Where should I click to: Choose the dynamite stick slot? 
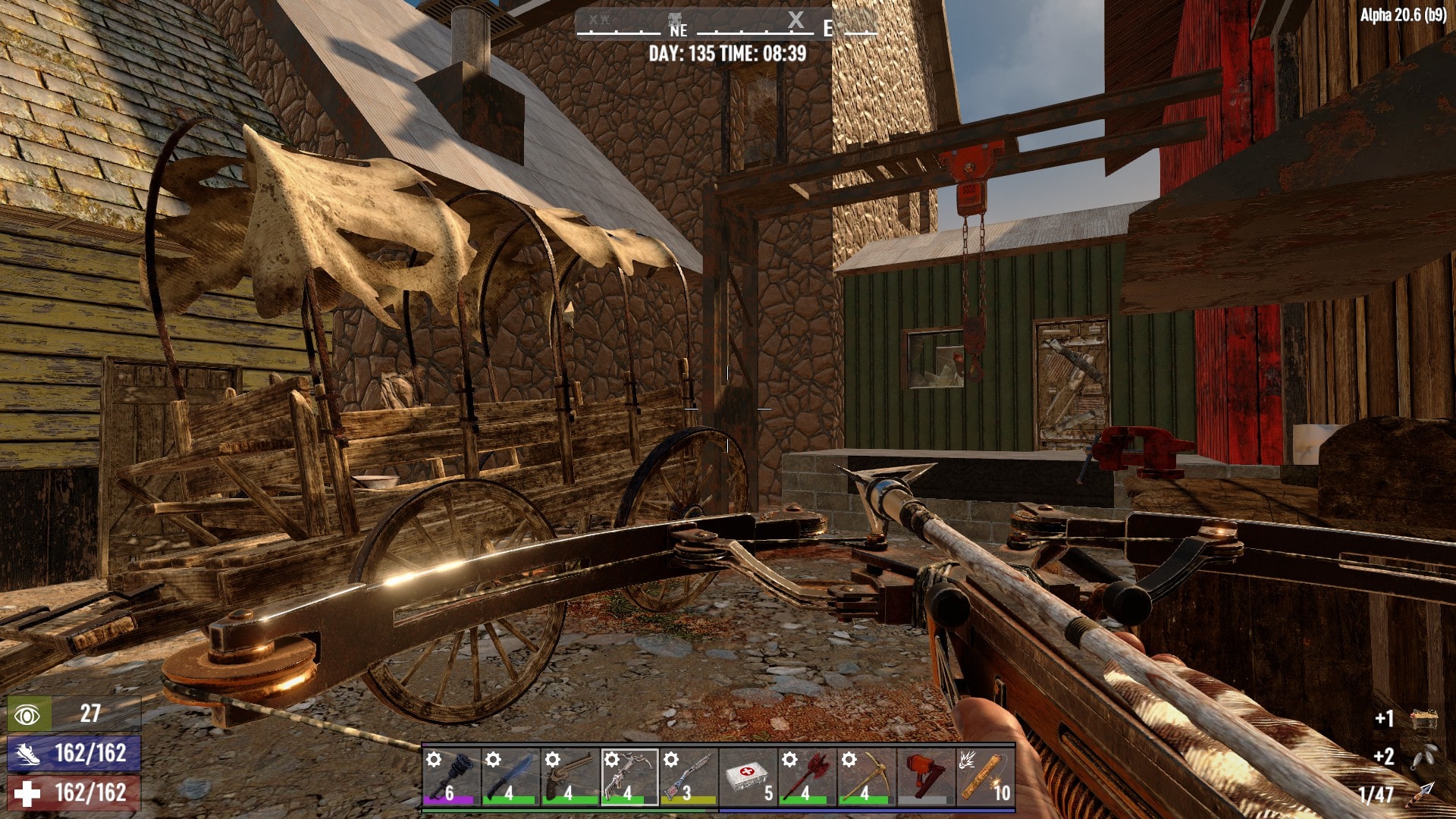(x=985, y=776)
